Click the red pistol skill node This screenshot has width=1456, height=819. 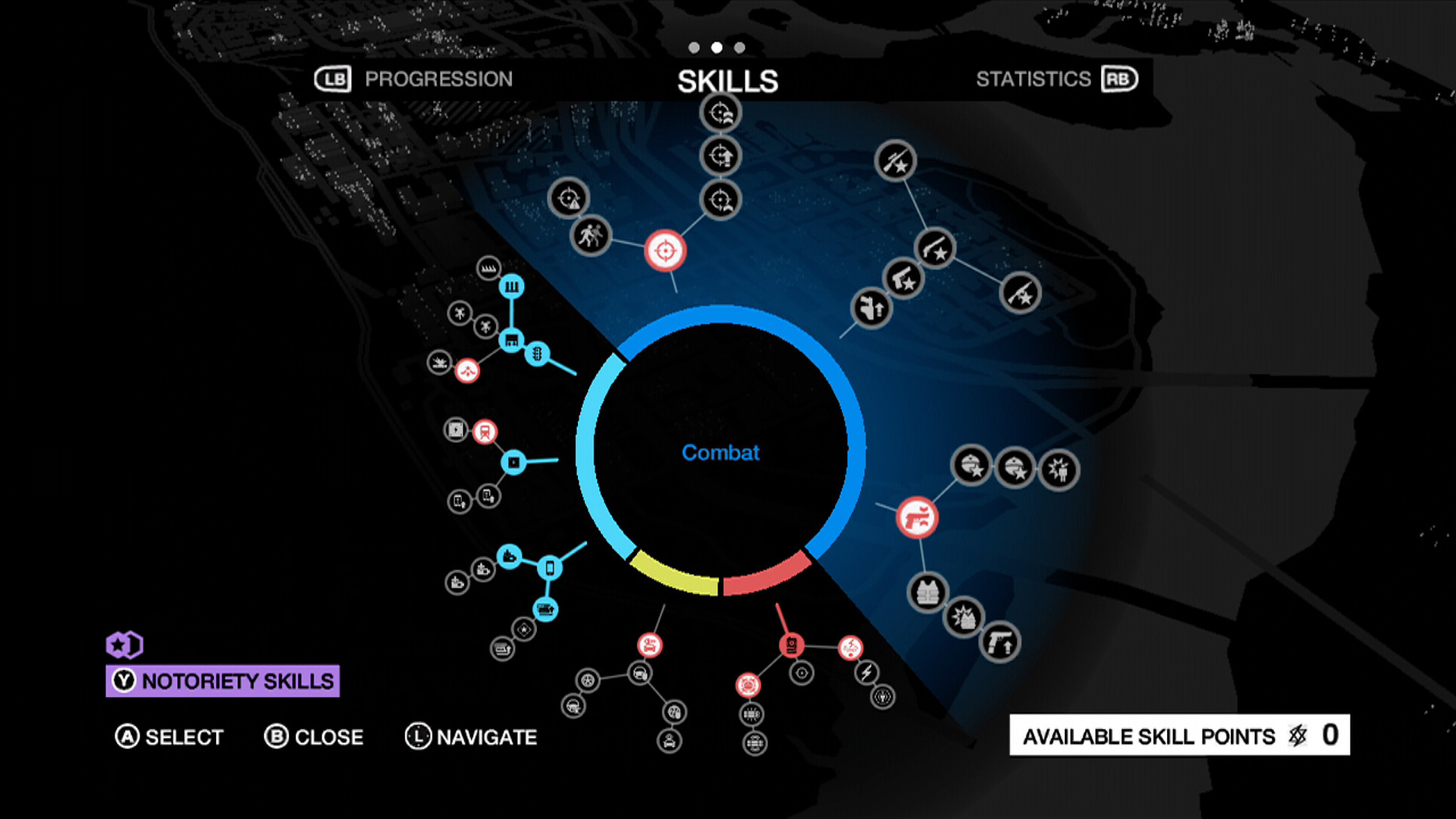pyautogui.click(x=918, y=517)
